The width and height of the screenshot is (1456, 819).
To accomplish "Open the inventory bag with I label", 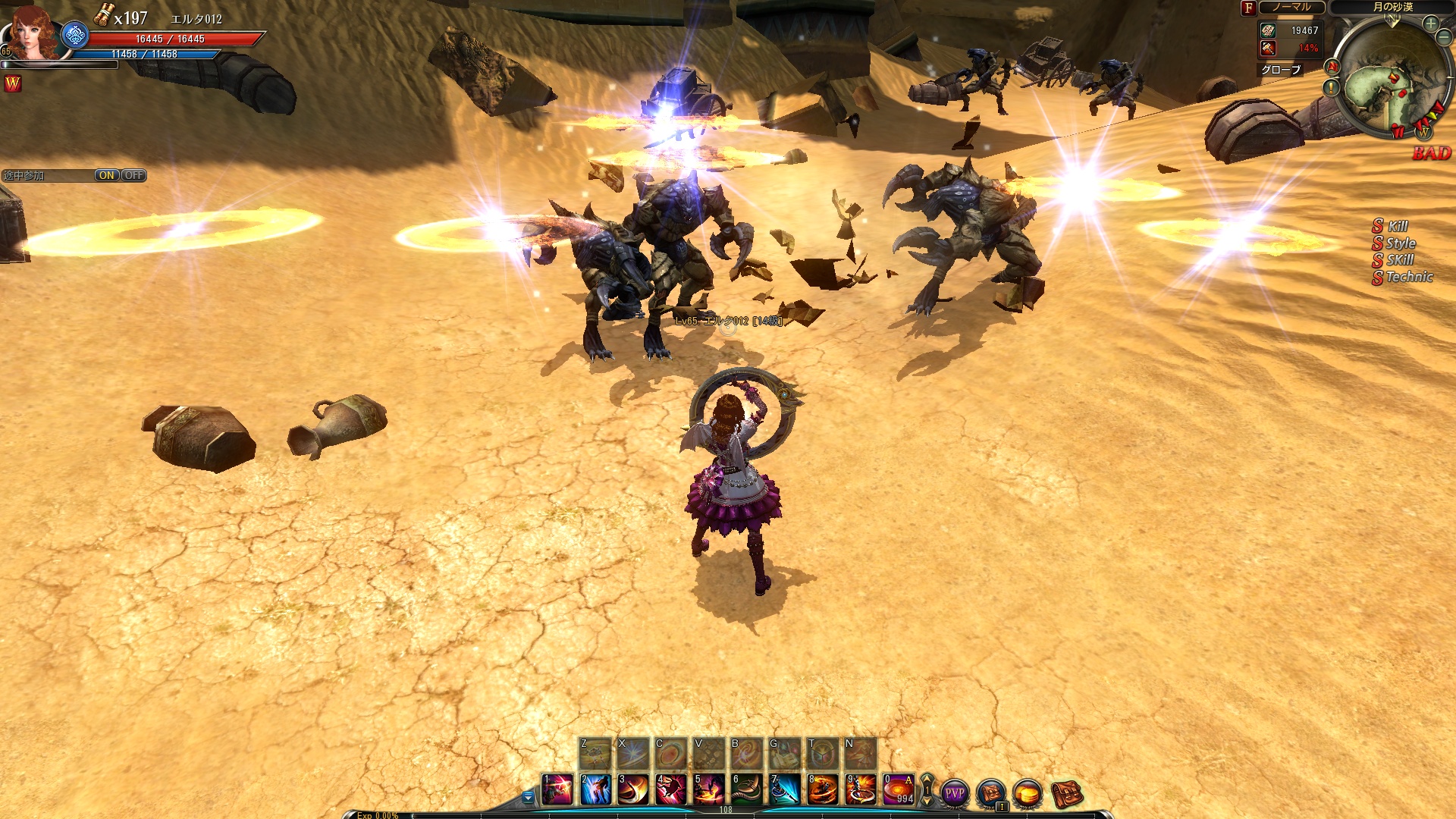I will pos(990,793).
